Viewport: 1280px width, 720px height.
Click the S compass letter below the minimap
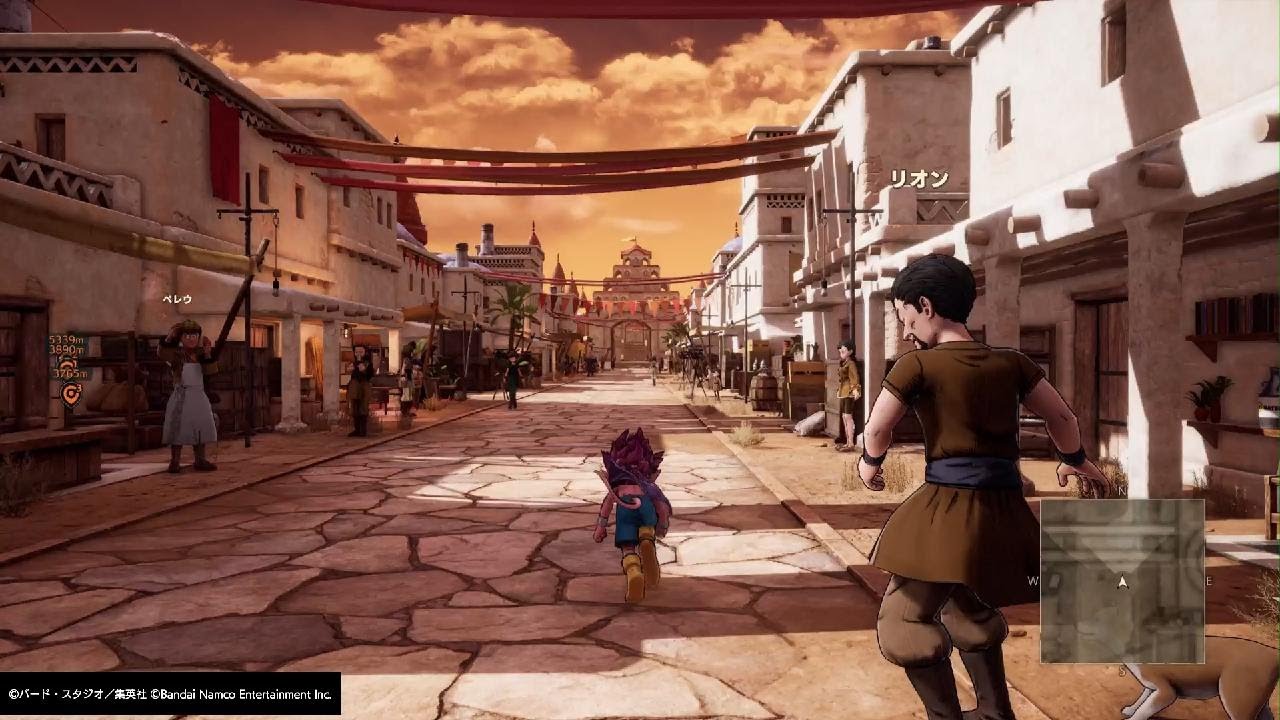click(x=1121, y=670)
